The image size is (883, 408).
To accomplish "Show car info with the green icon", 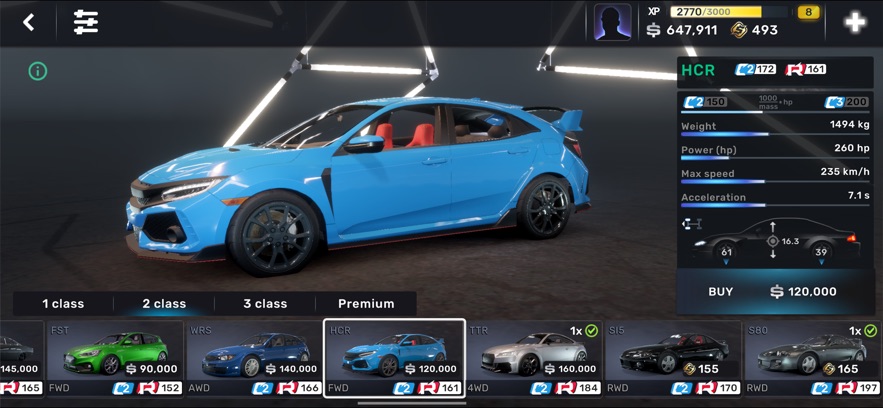I will 38,71.
